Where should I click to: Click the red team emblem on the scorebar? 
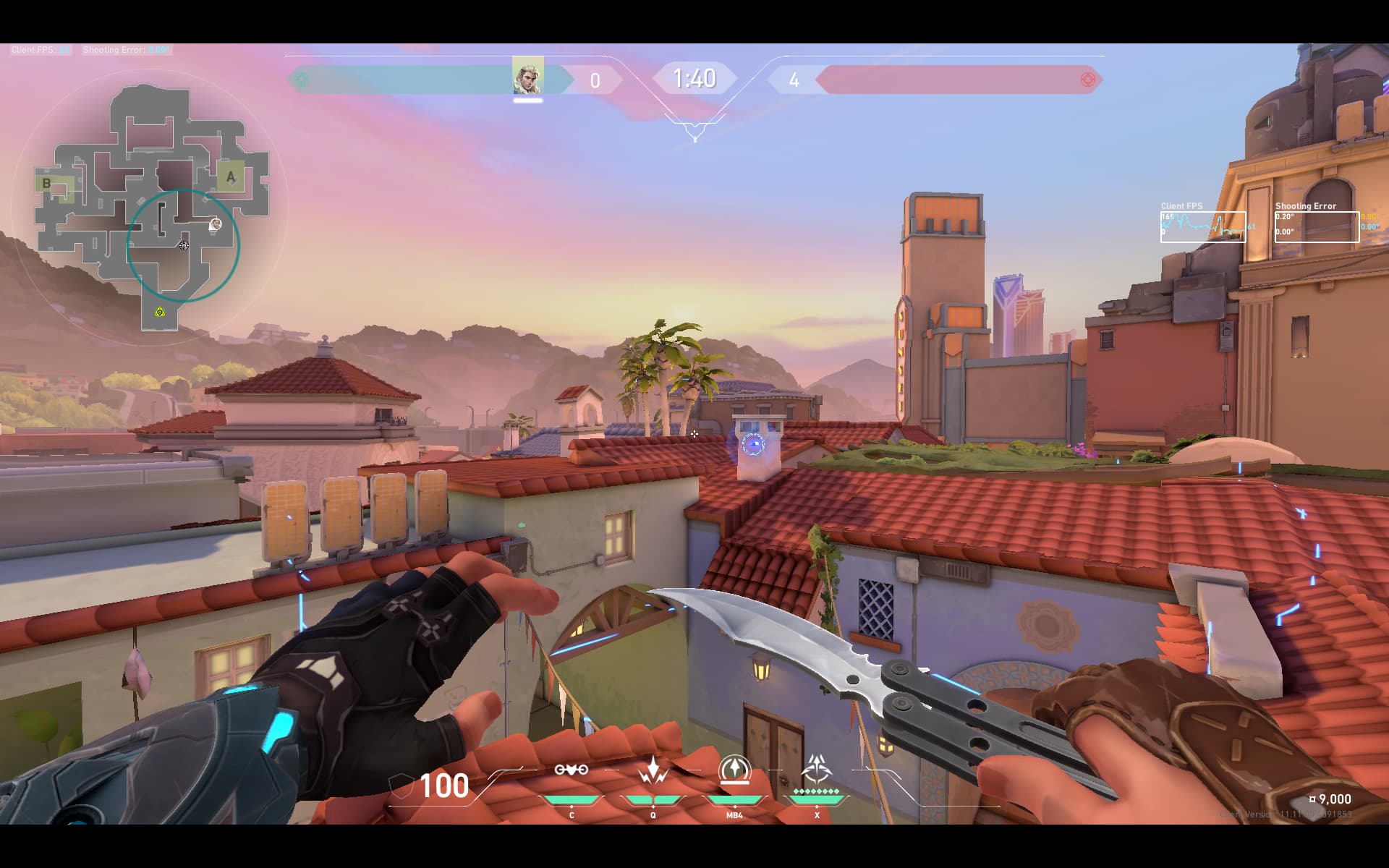(1087, 80)
